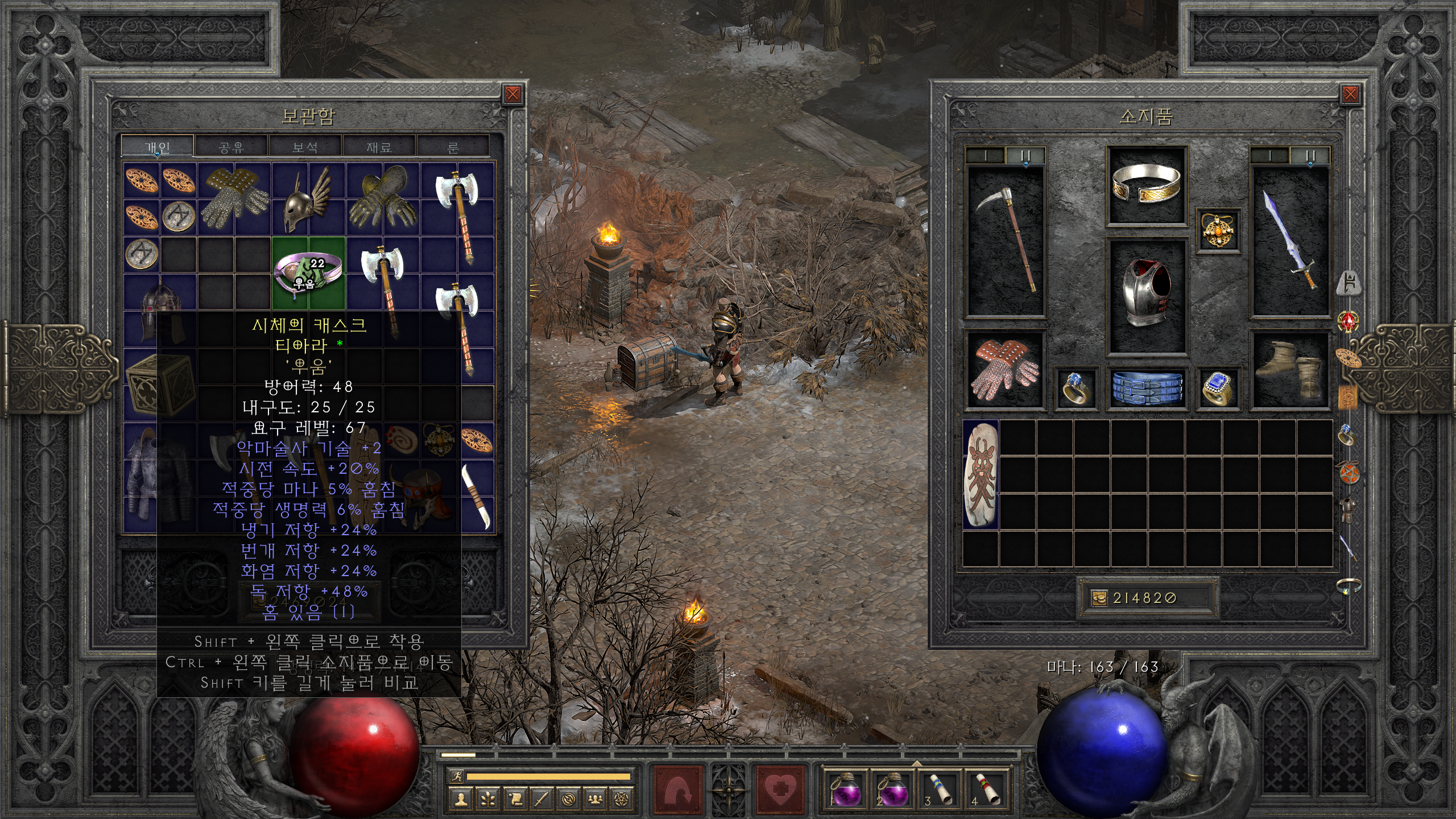Screen dimensions: 1456x819
Task: Choose the equipped breastplate armor slot
Action: point(1146,296)
